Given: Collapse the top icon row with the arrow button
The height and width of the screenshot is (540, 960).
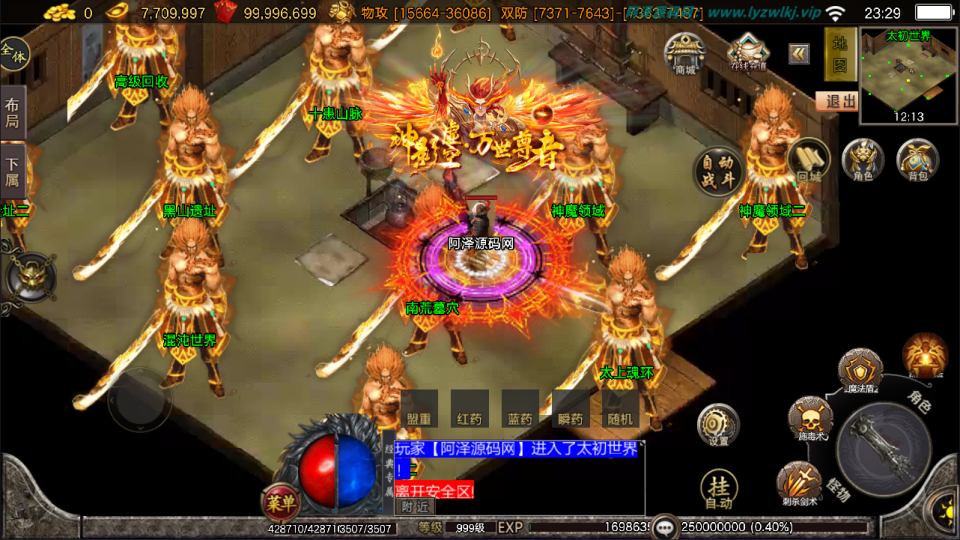Looking at the screenshot, I should pyautogui.click(x=799, y=54).
